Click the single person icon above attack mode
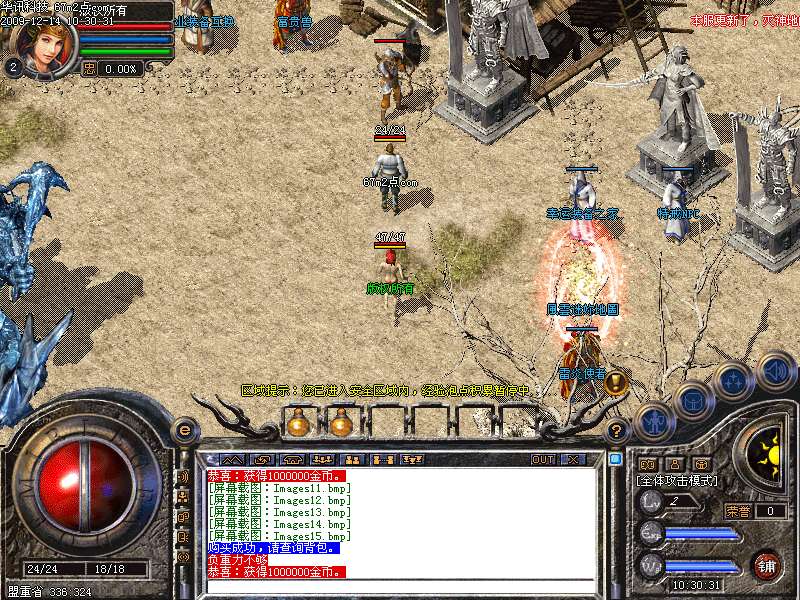 [675, 464]
